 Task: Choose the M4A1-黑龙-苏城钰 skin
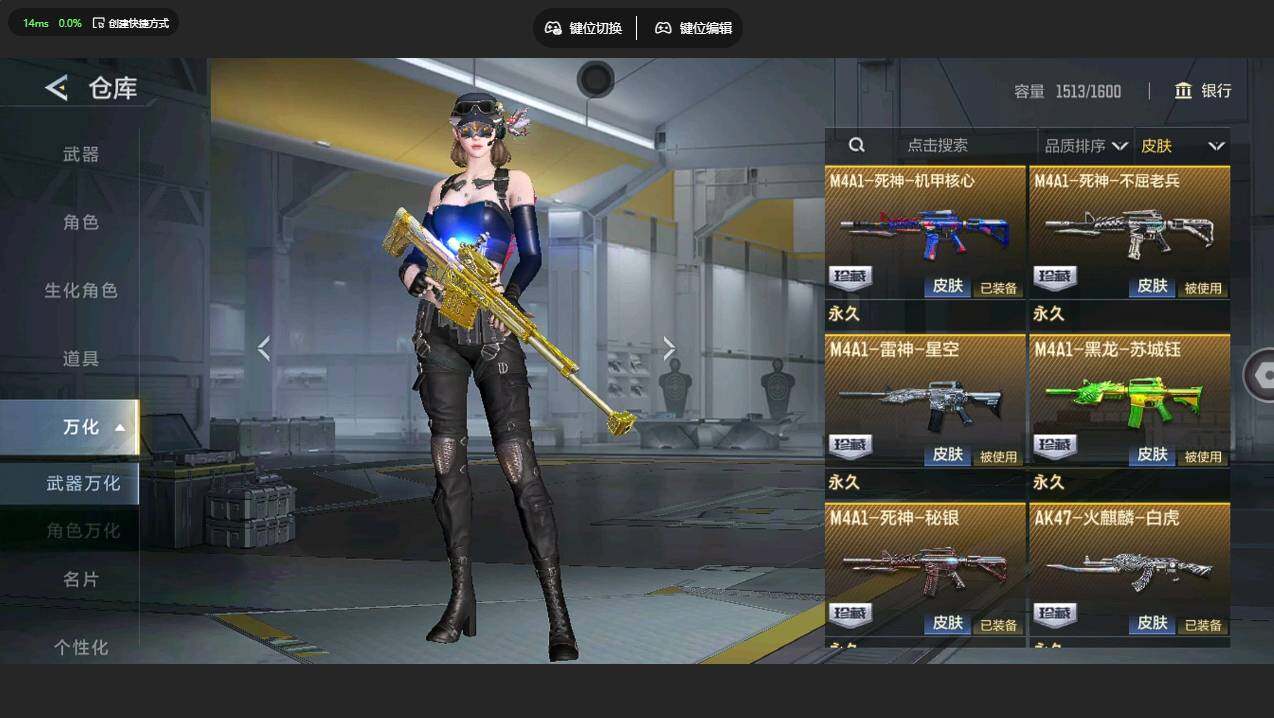point(1129,400)
